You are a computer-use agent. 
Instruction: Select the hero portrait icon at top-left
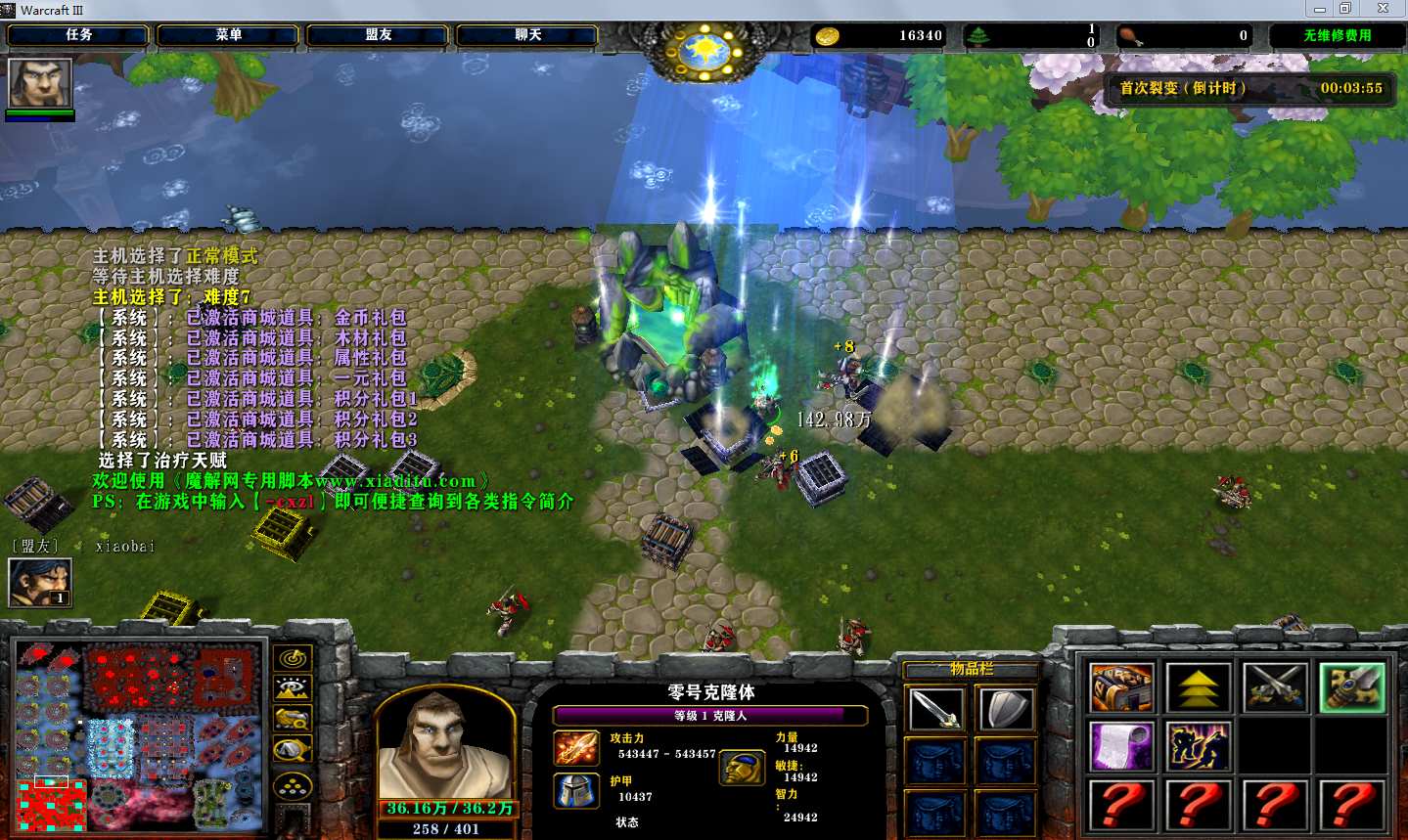(x=40, y=83)
